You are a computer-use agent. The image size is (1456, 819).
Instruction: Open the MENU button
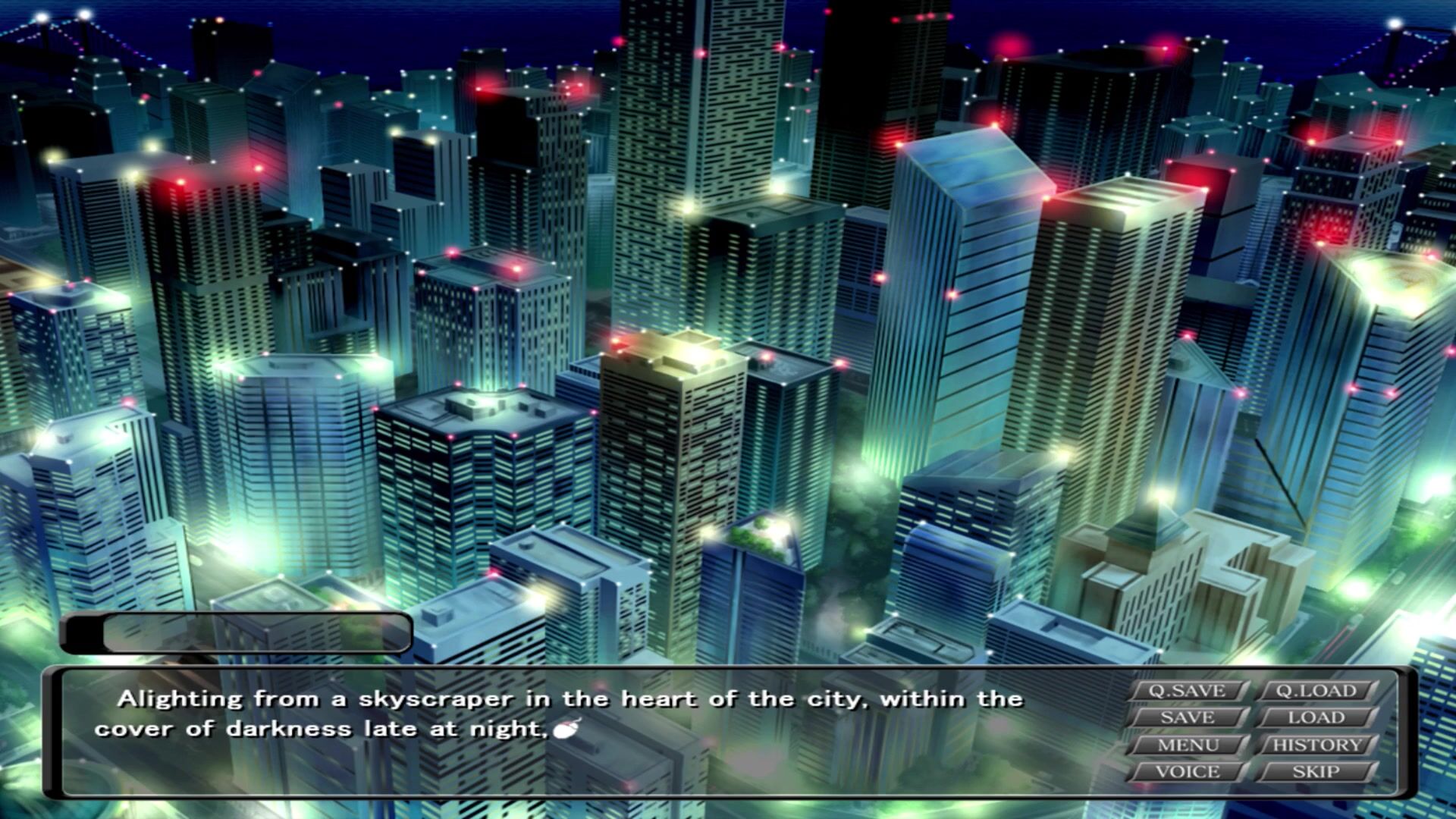click(1188, 745)
